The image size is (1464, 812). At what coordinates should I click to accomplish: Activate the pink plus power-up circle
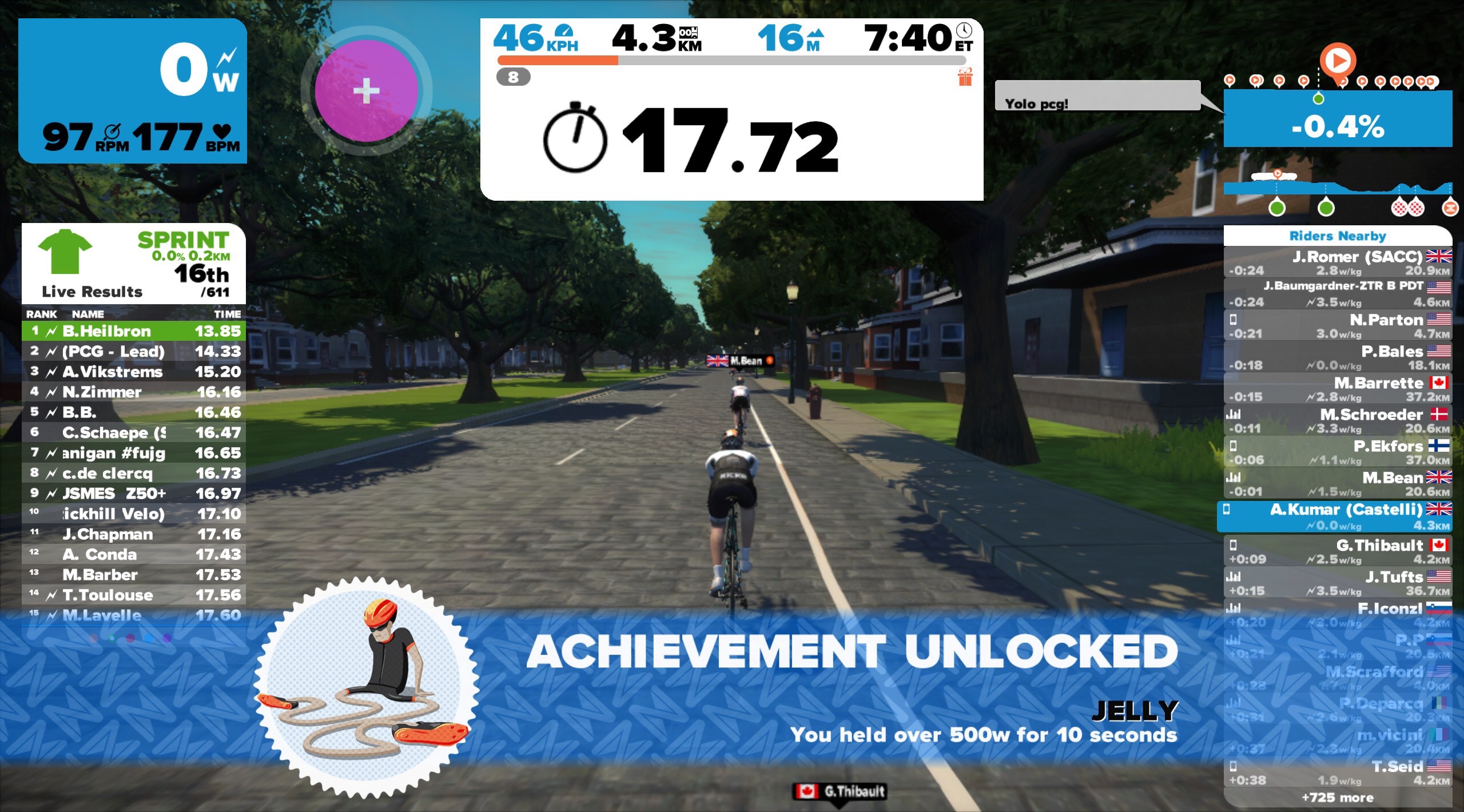[x=366, y=90]
